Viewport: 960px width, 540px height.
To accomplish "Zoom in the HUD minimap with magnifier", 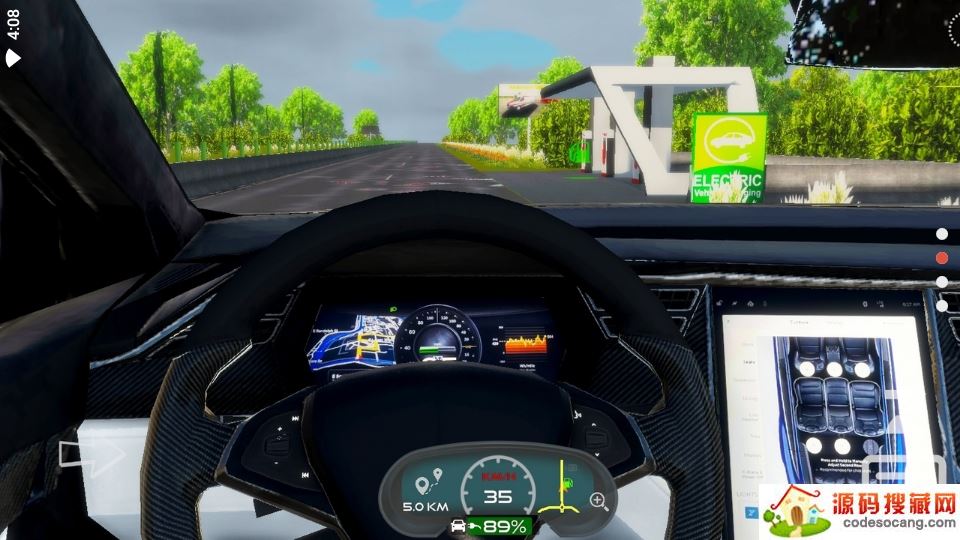I will 599,500.
